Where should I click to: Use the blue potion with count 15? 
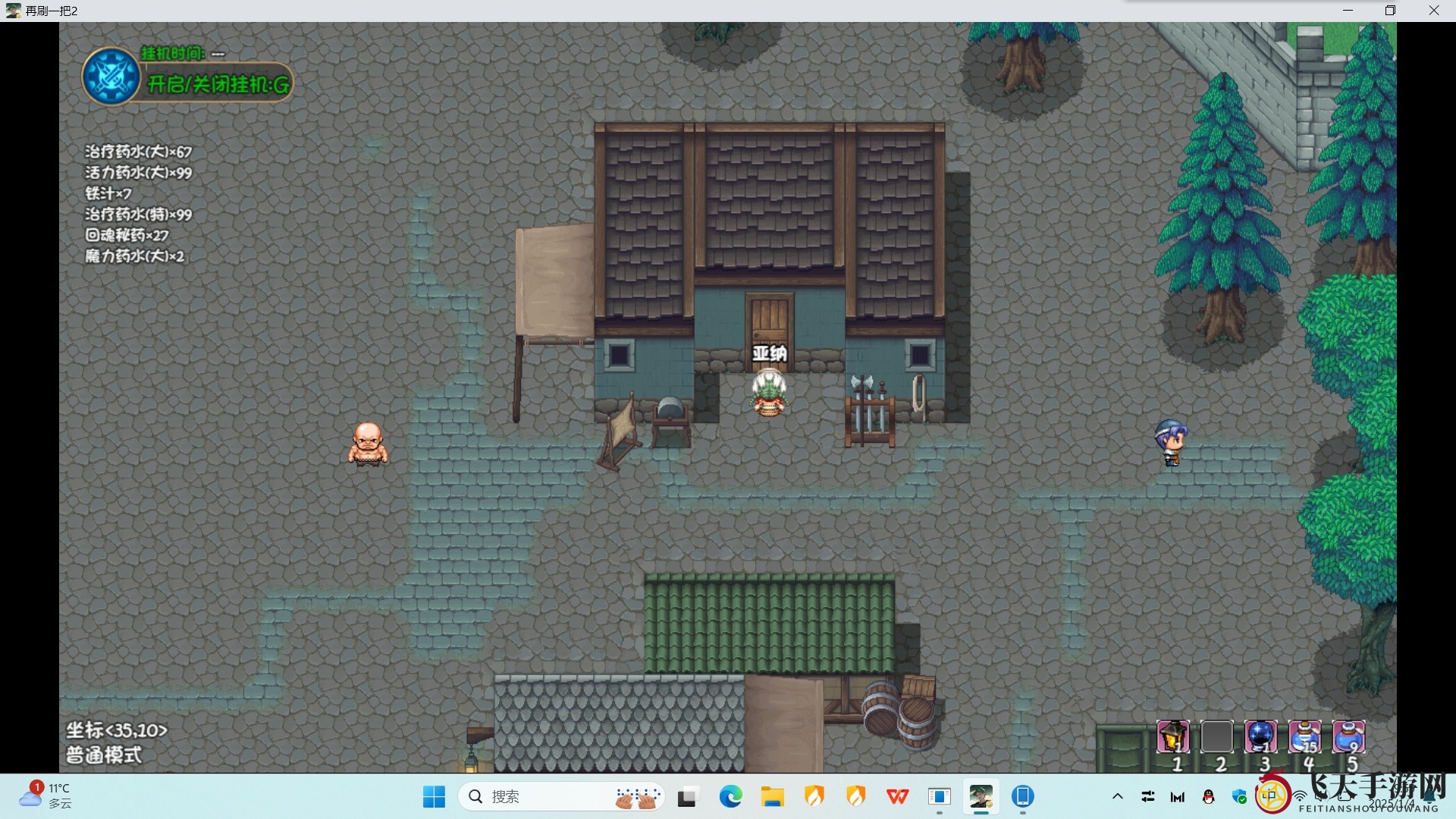coord(1304,736)
